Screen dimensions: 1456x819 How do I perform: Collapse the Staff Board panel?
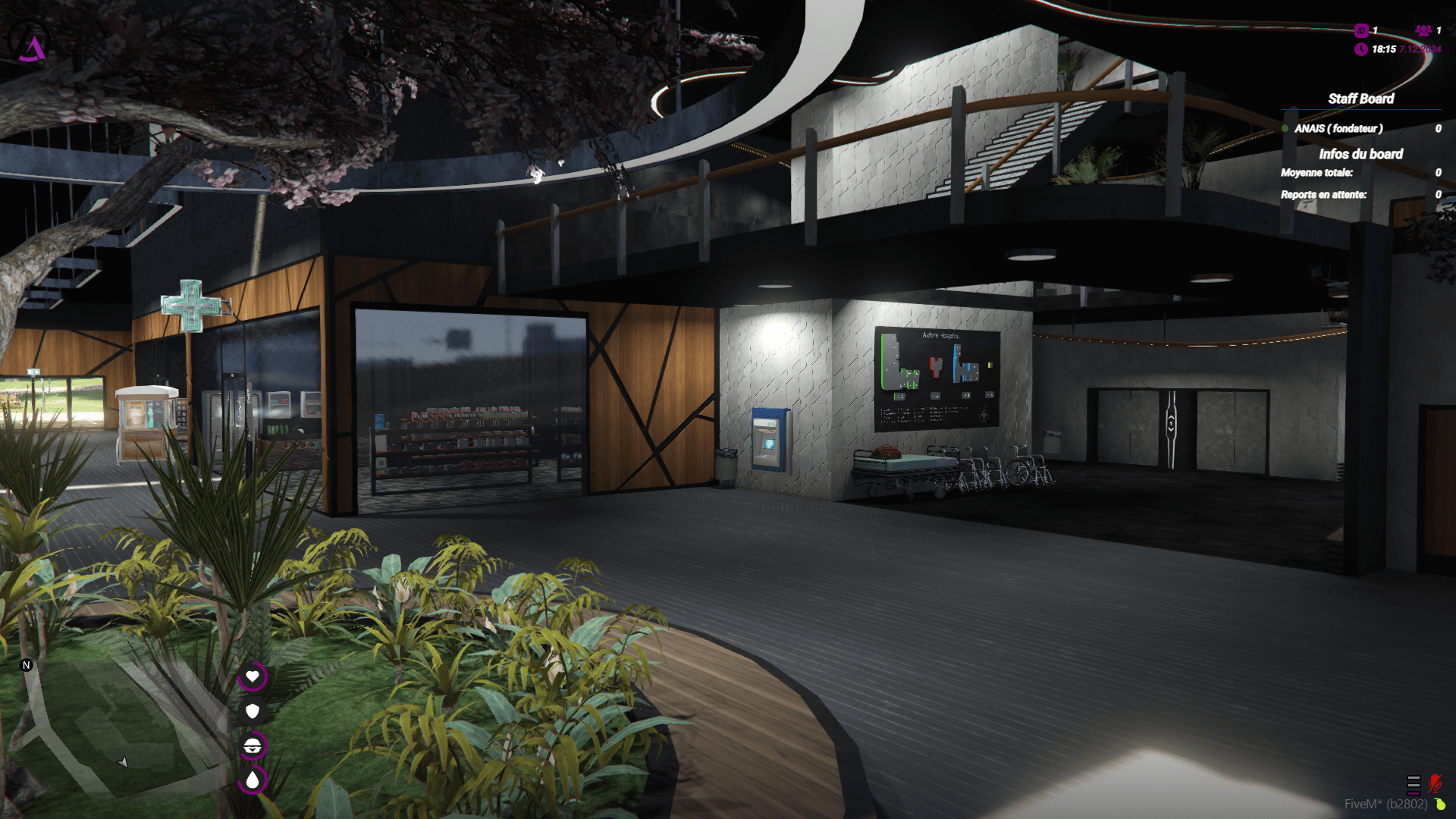pos(1360,99)
